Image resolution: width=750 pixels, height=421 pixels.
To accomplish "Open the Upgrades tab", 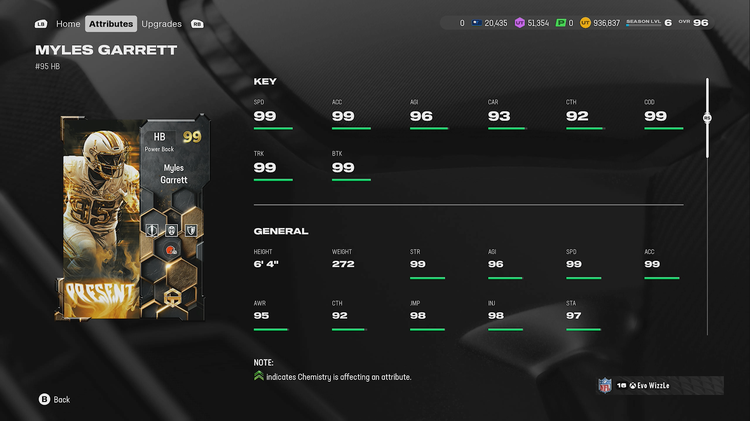I will click(x=161, y=23).
